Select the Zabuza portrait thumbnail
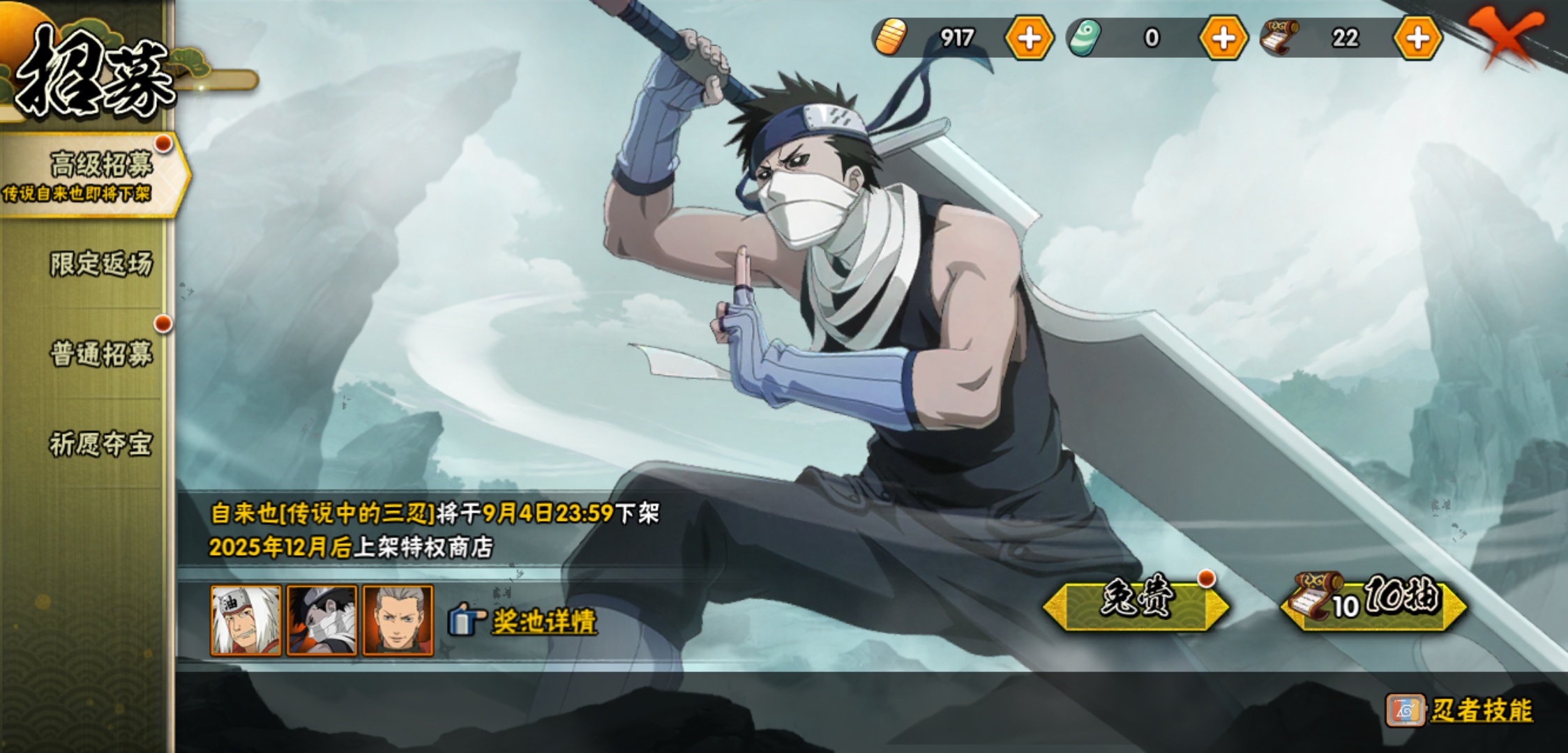Viewport: 1568px width, 753px height. 322,621
